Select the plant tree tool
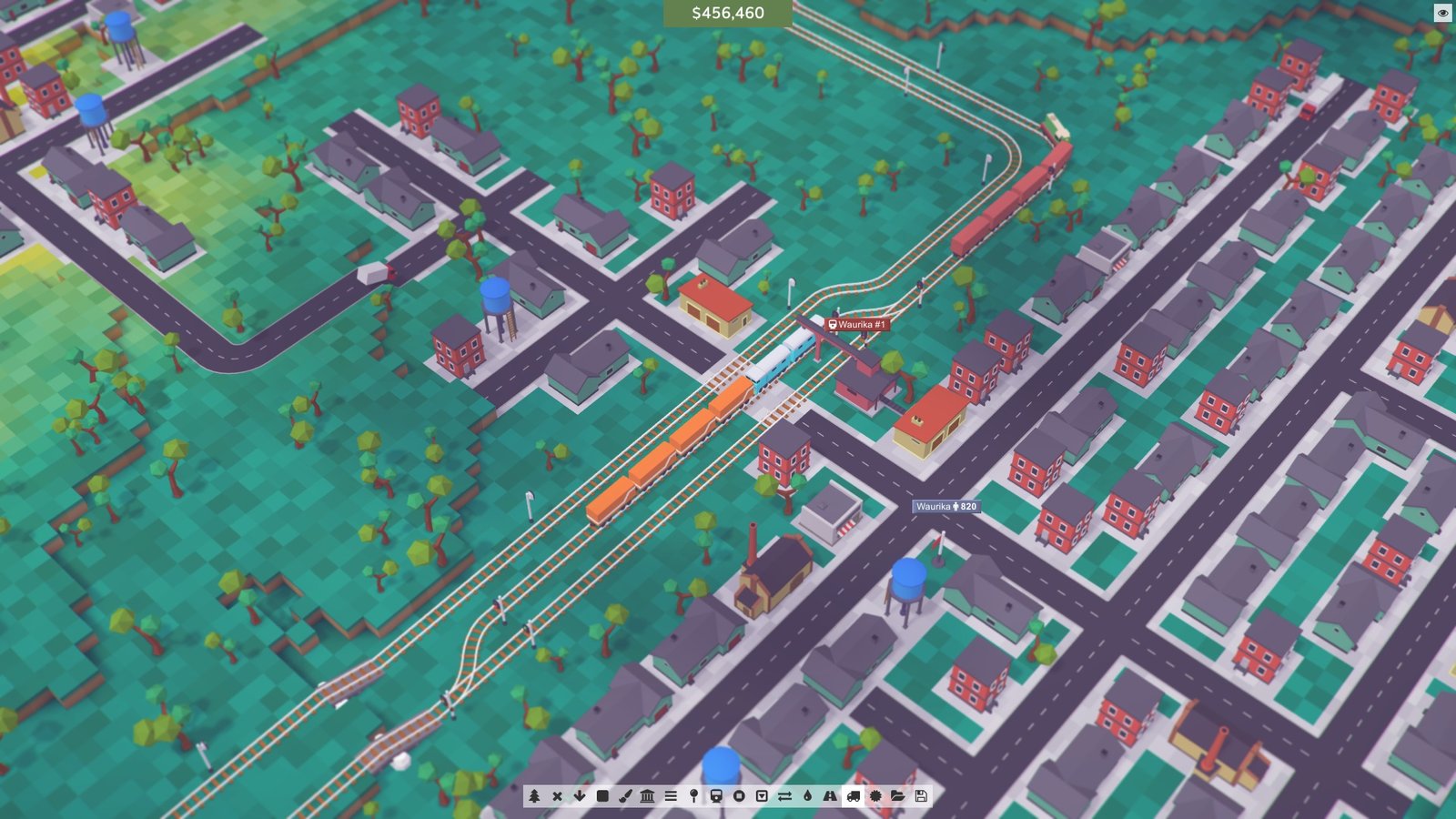Screen dimensions: 1456x819 pyautogui.click(x=534, y=794)
